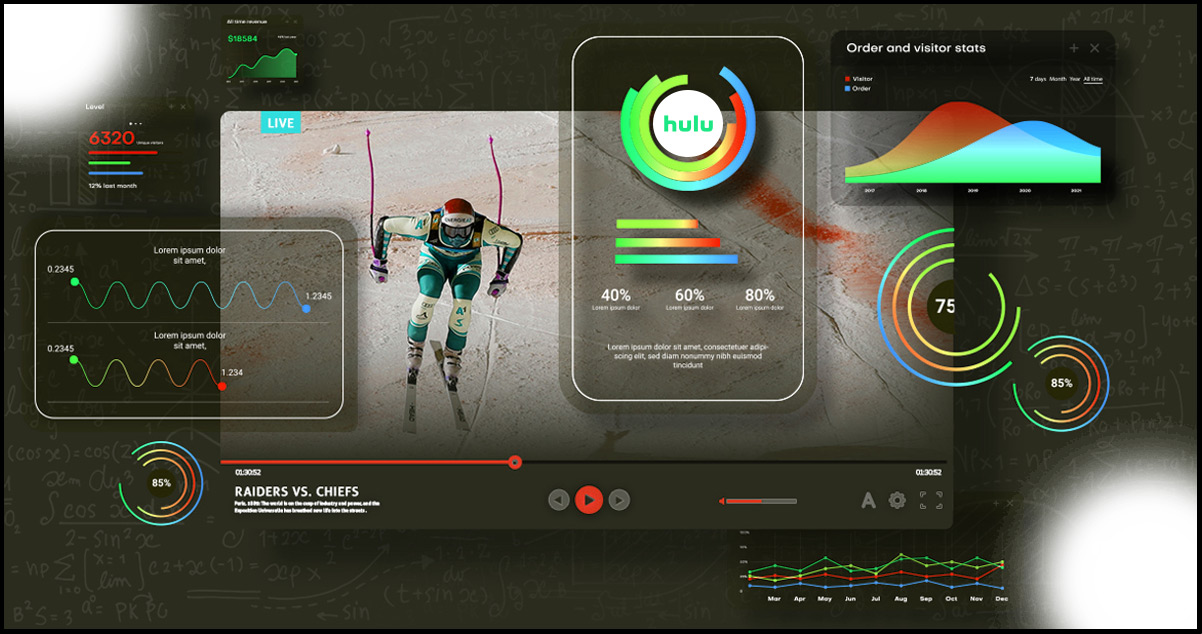The image size is (1202, 634).
Task: Open the player settings gear
Action: click(897, 500)
